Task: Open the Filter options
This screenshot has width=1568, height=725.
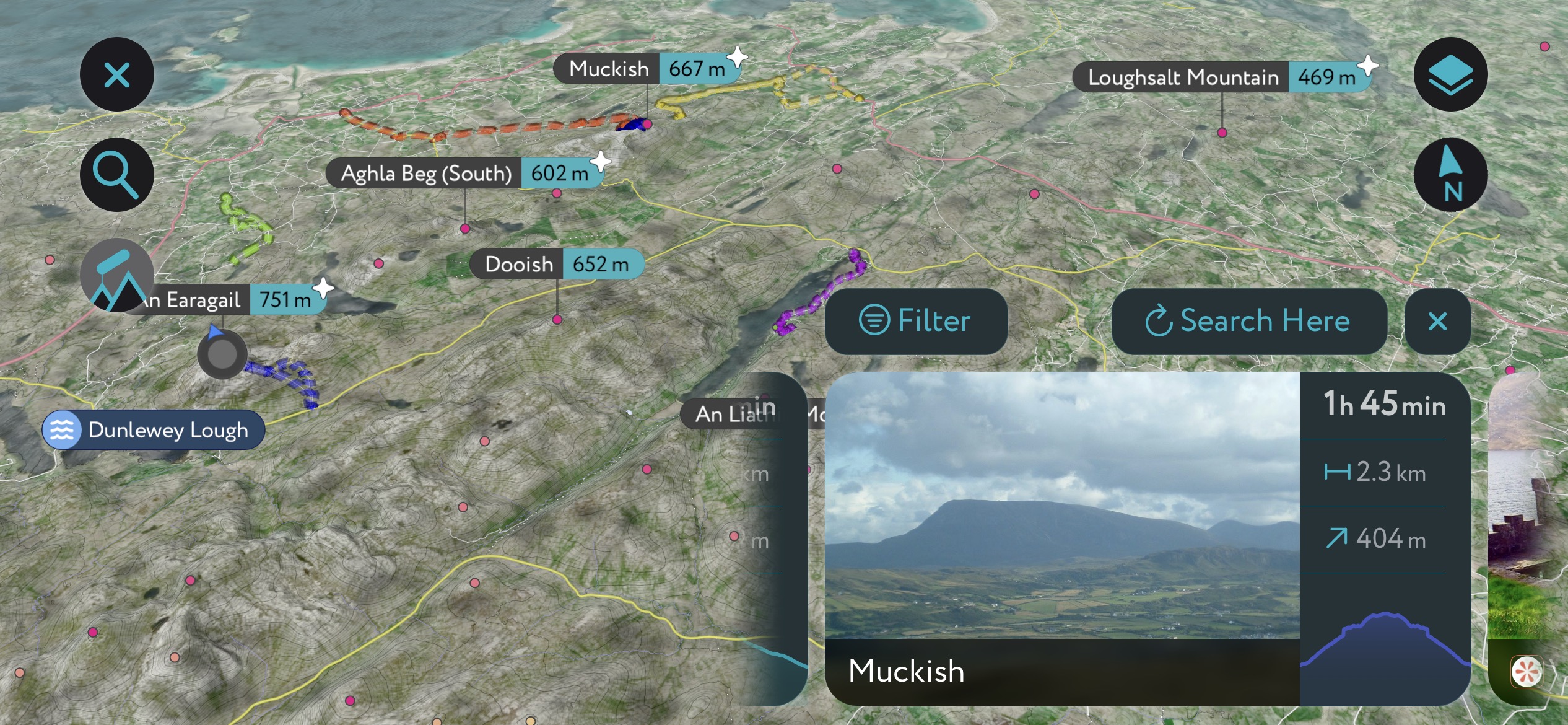Action: click(x=916, y=321)
